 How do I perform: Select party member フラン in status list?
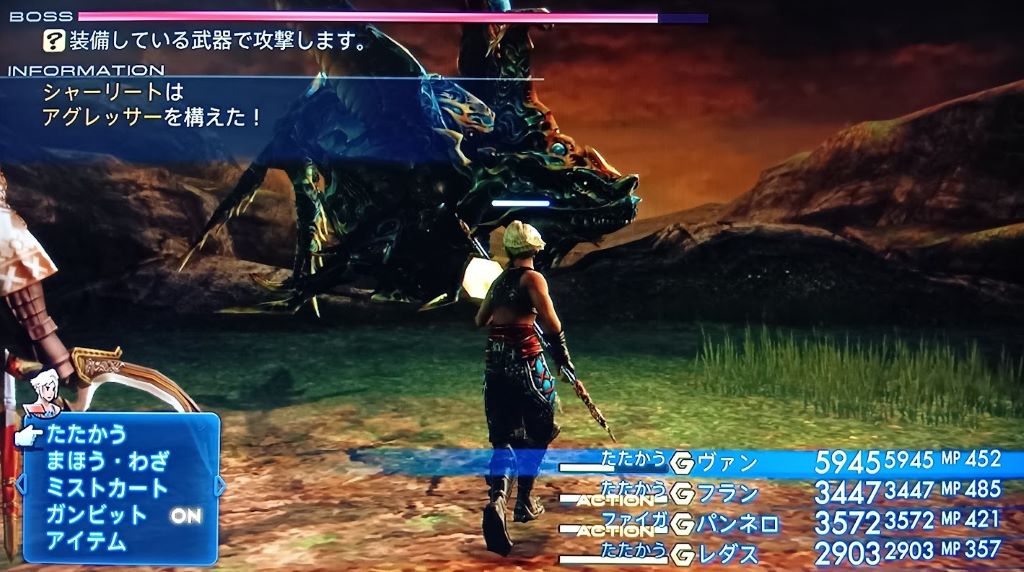(x=727, y=493)
